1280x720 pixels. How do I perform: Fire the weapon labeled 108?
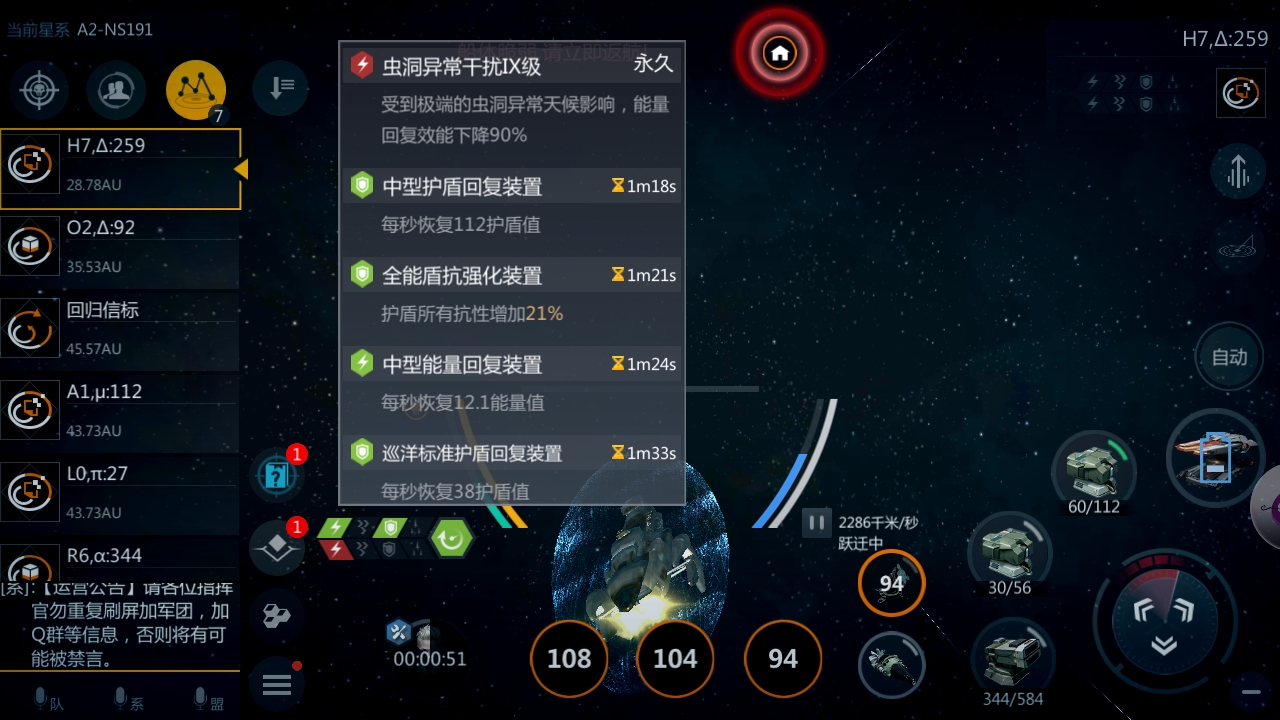(569, 658)
